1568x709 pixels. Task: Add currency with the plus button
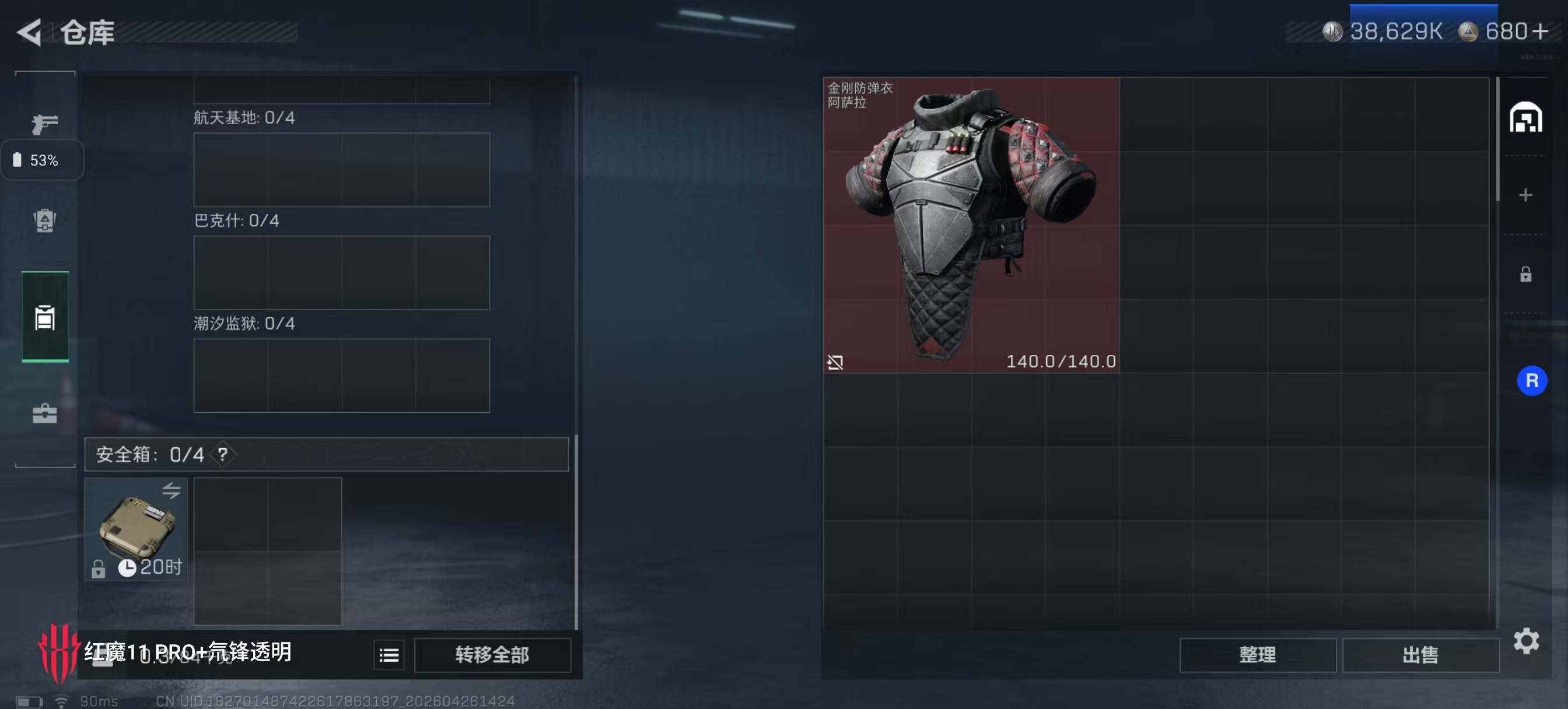tap(1540, 31)
